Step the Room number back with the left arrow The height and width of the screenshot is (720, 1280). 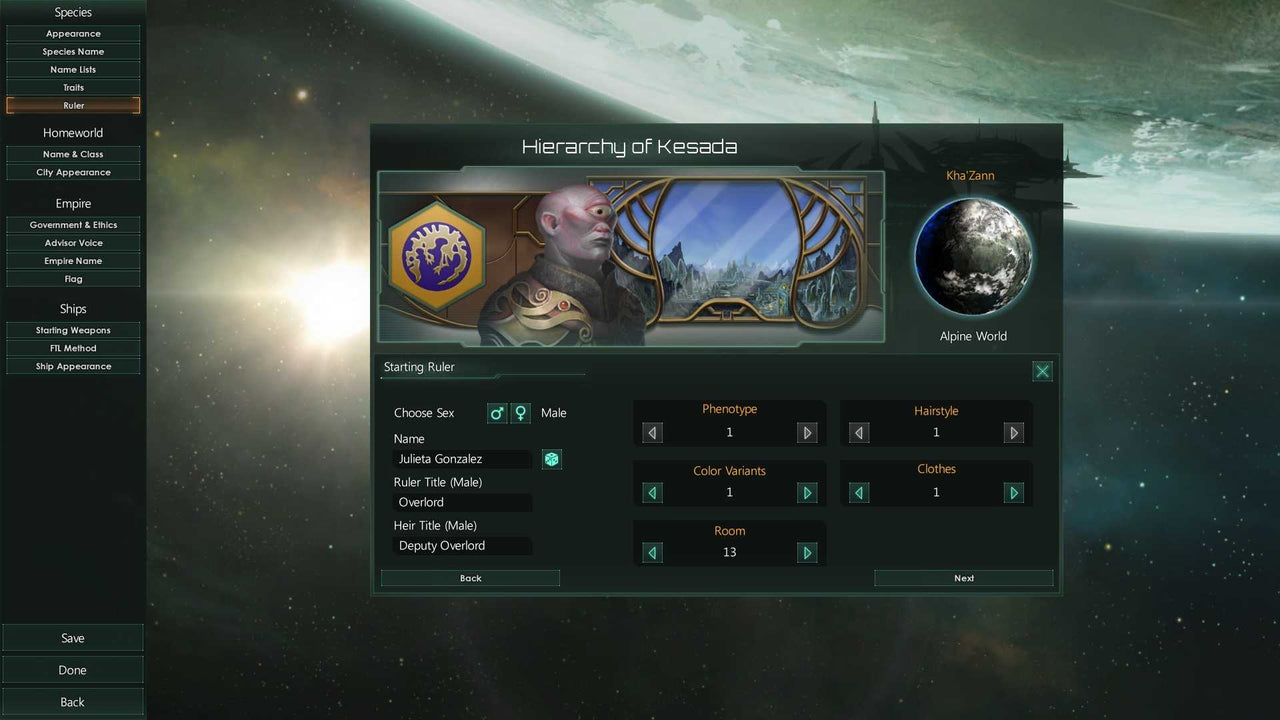(652, 552)
